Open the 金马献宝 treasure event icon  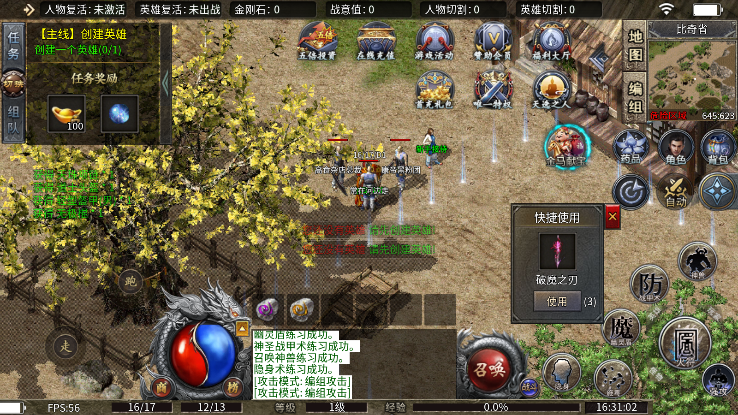pyautogui.click(x=565, y=145)
